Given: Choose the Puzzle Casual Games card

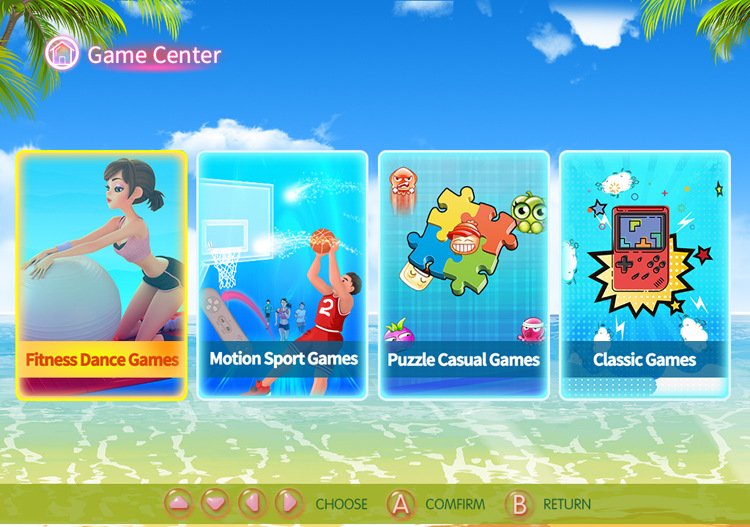Looking at the screenshot, I should tap(464, 275).
